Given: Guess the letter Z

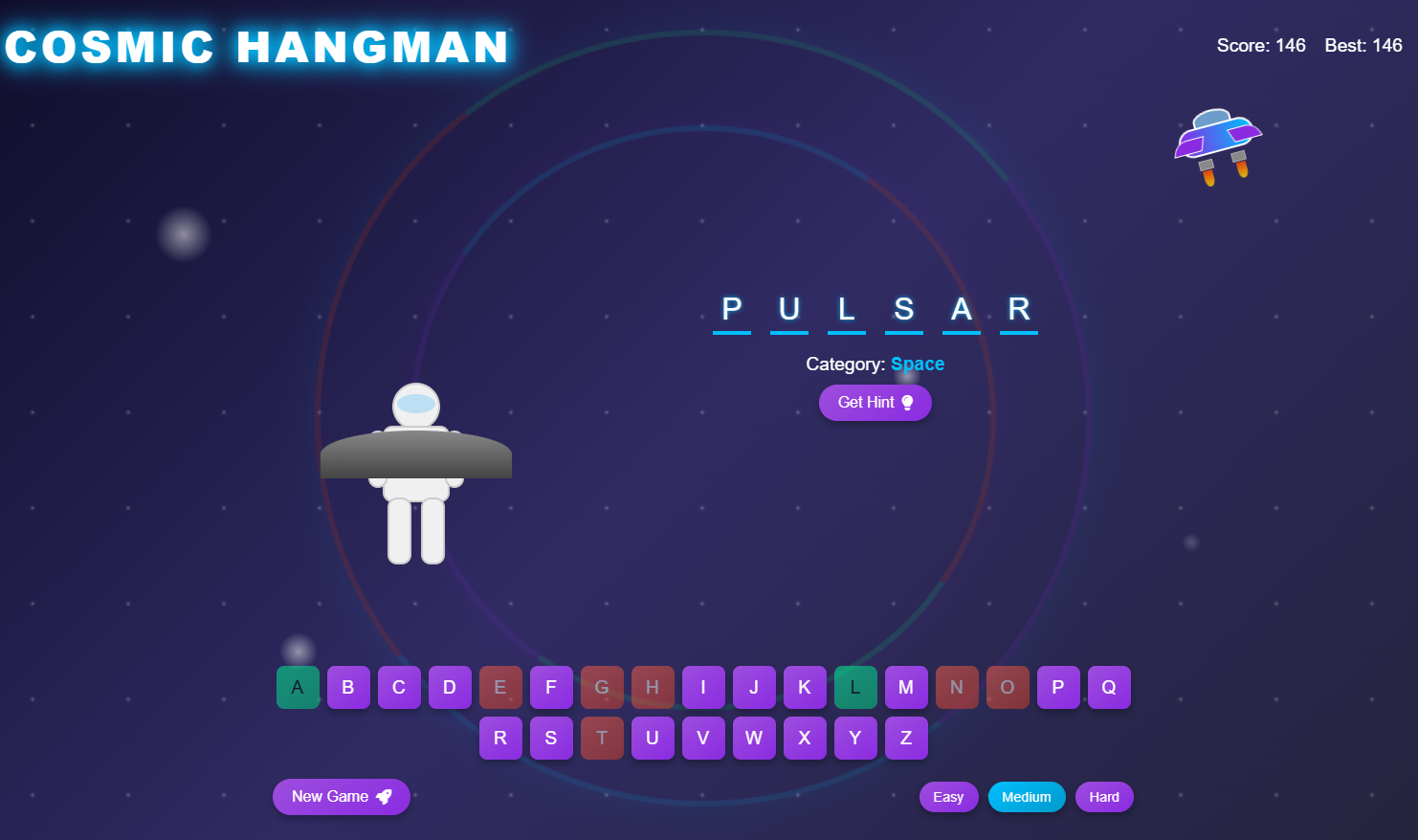Looking at the screenshot, I should pyautogui.click(x=905, y=738).
